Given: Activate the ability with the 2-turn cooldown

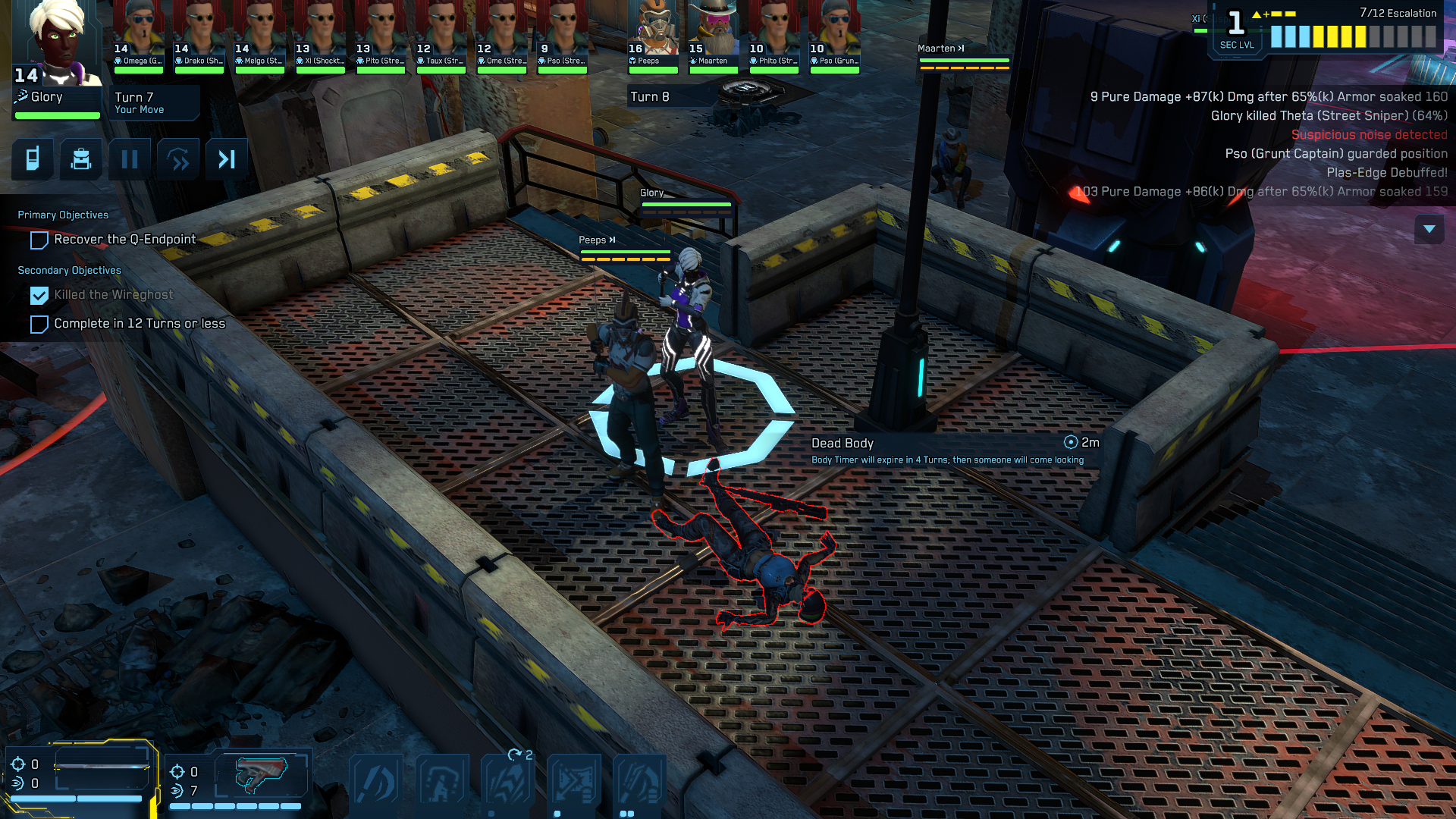Looking at the screenshot, I should pos(508,781).
